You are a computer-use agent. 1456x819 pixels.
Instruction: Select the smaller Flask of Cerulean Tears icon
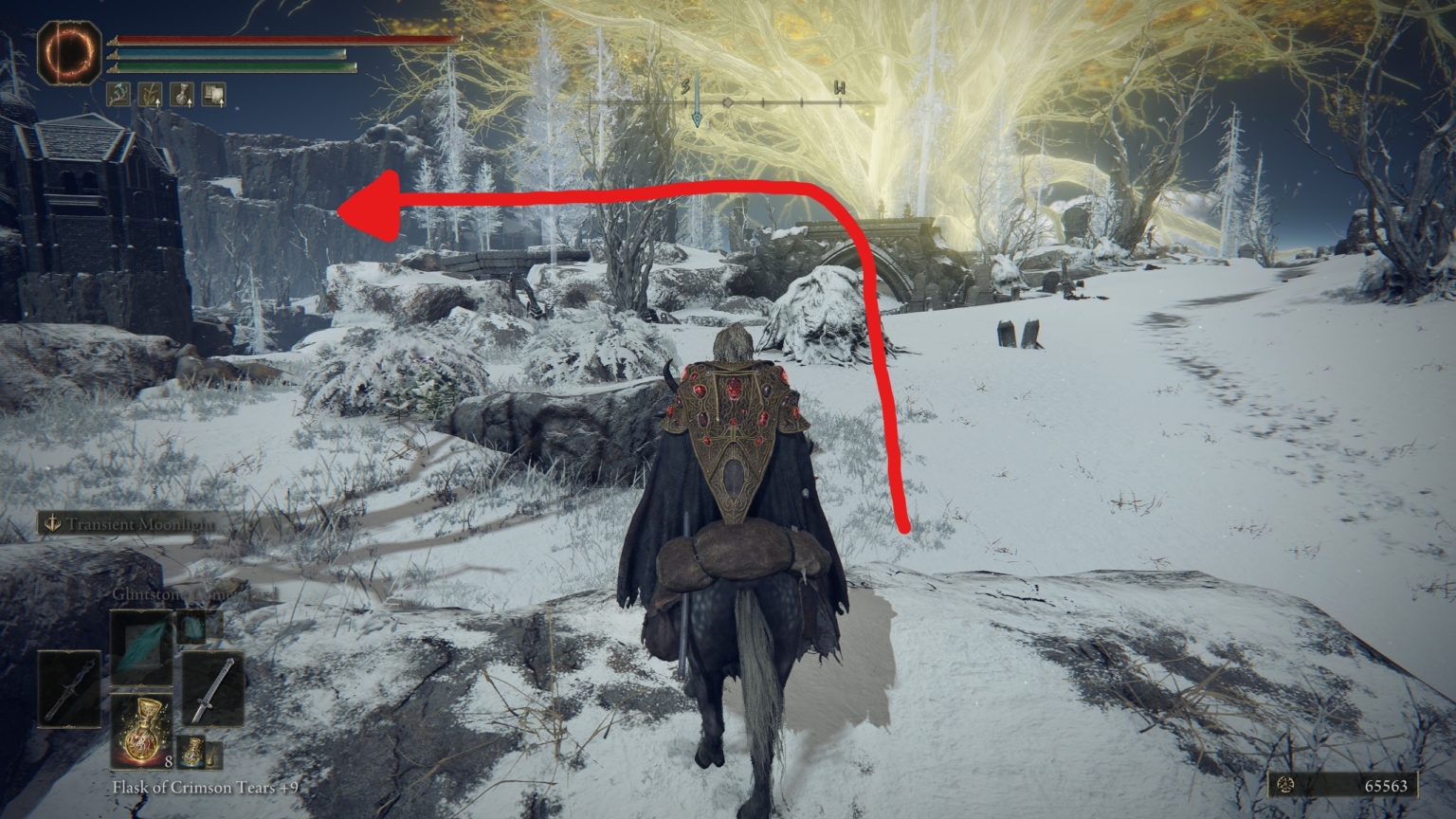tap(191, 754)
